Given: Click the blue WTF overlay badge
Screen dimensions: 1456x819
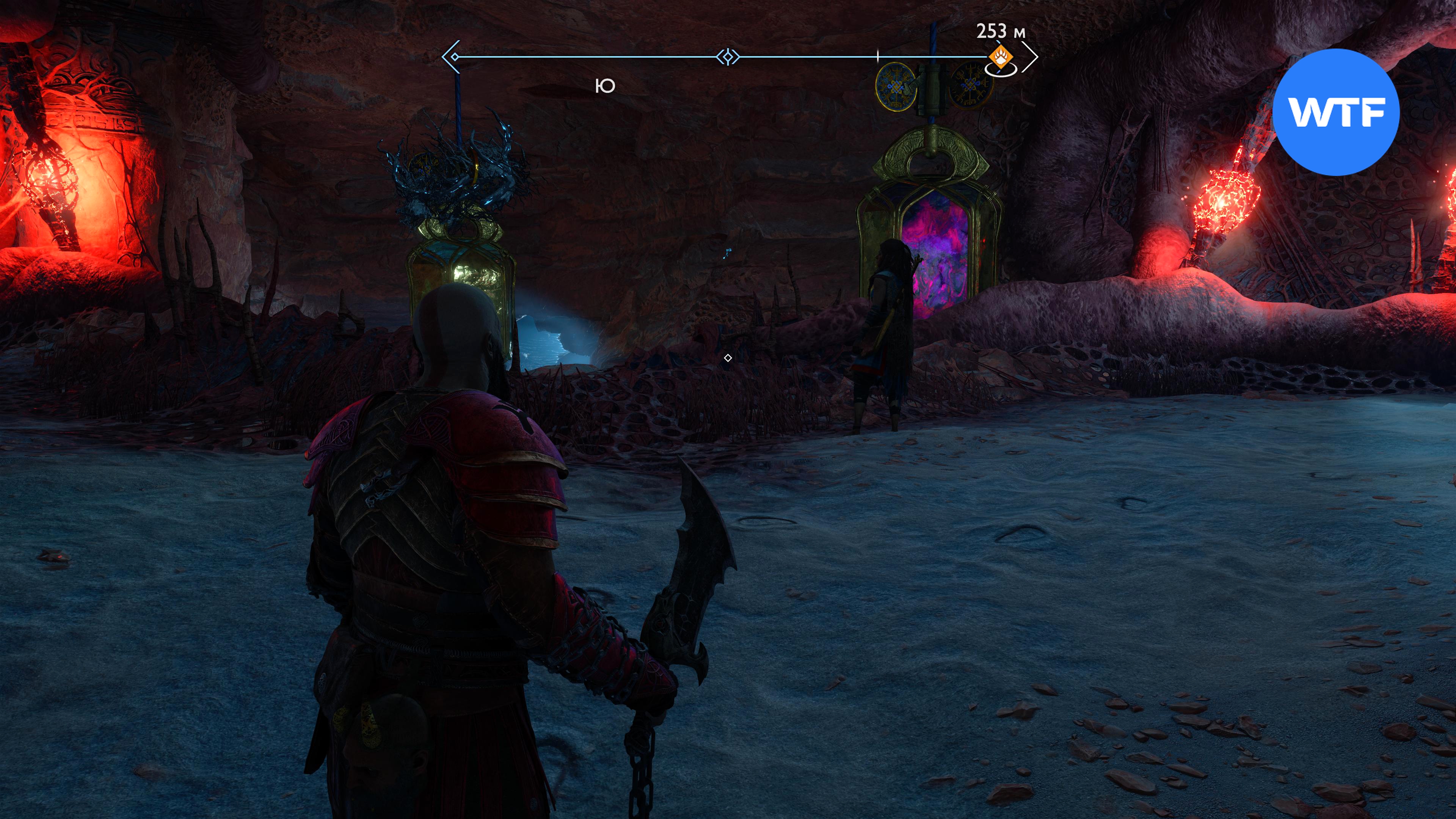Looking at the screenshot, I should [1335, 112].
